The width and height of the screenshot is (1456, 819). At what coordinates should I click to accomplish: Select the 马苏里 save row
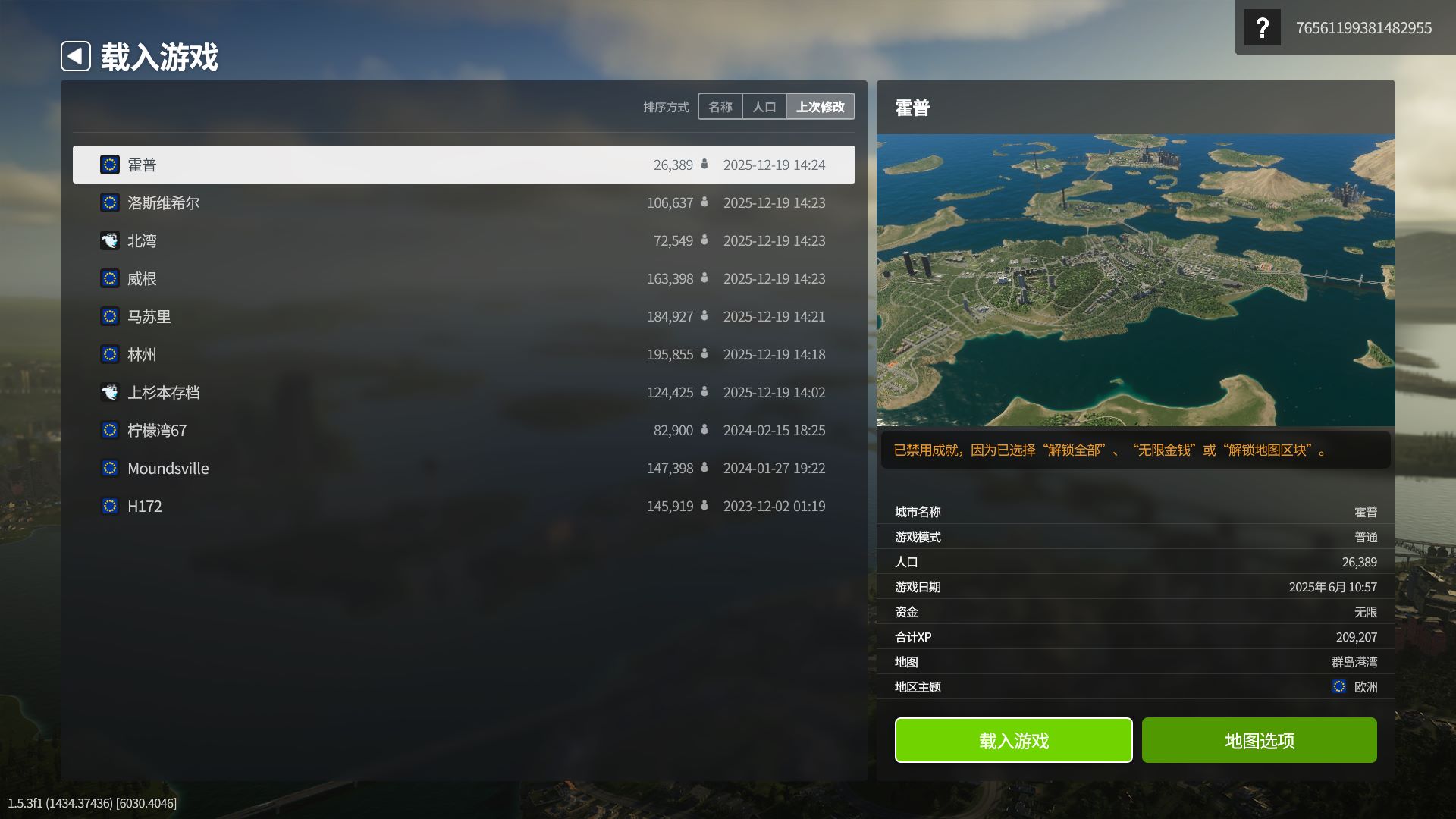point(463,316)
